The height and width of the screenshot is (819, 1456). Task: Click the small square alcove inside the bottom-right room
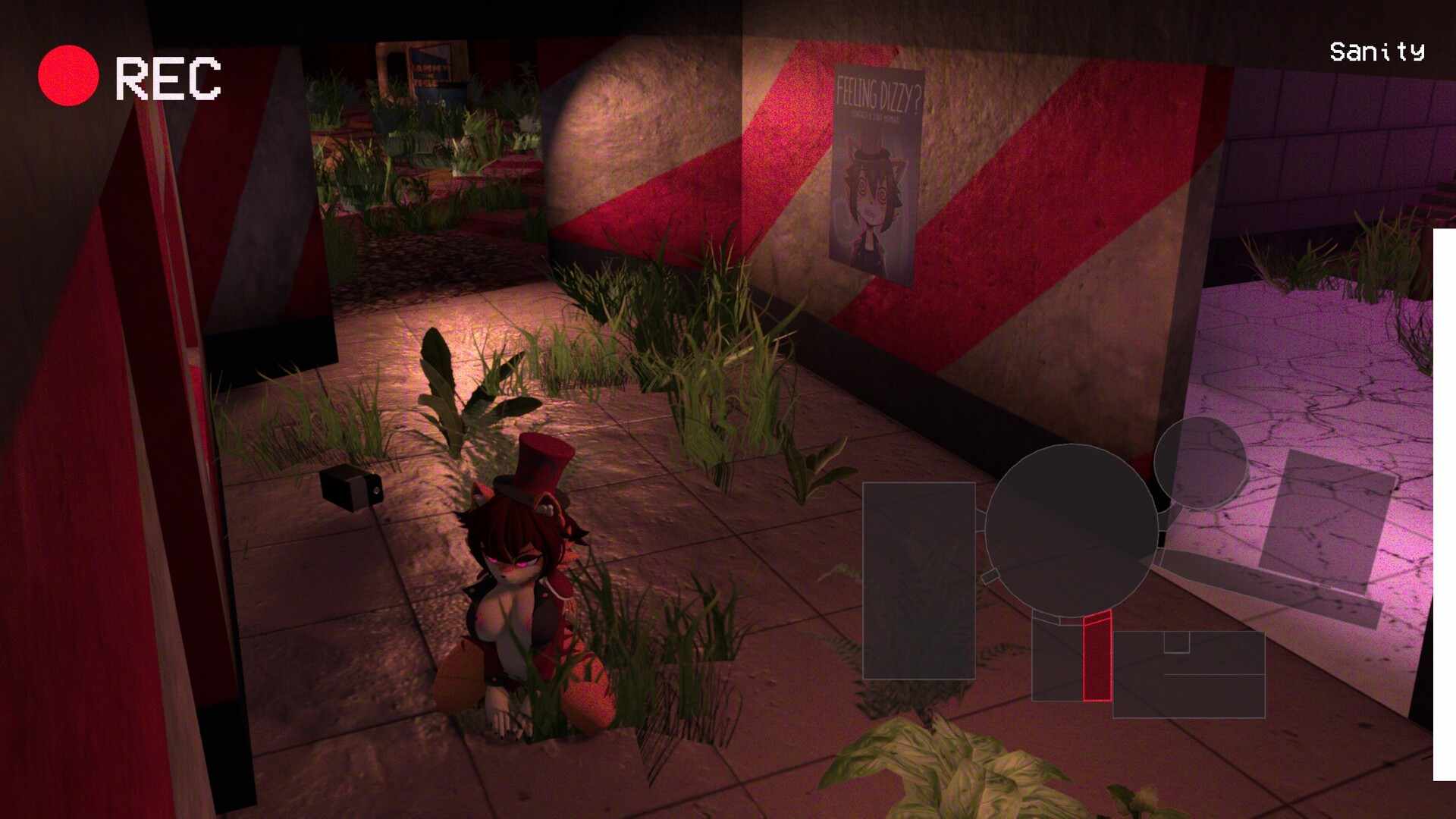point(1177,642)
